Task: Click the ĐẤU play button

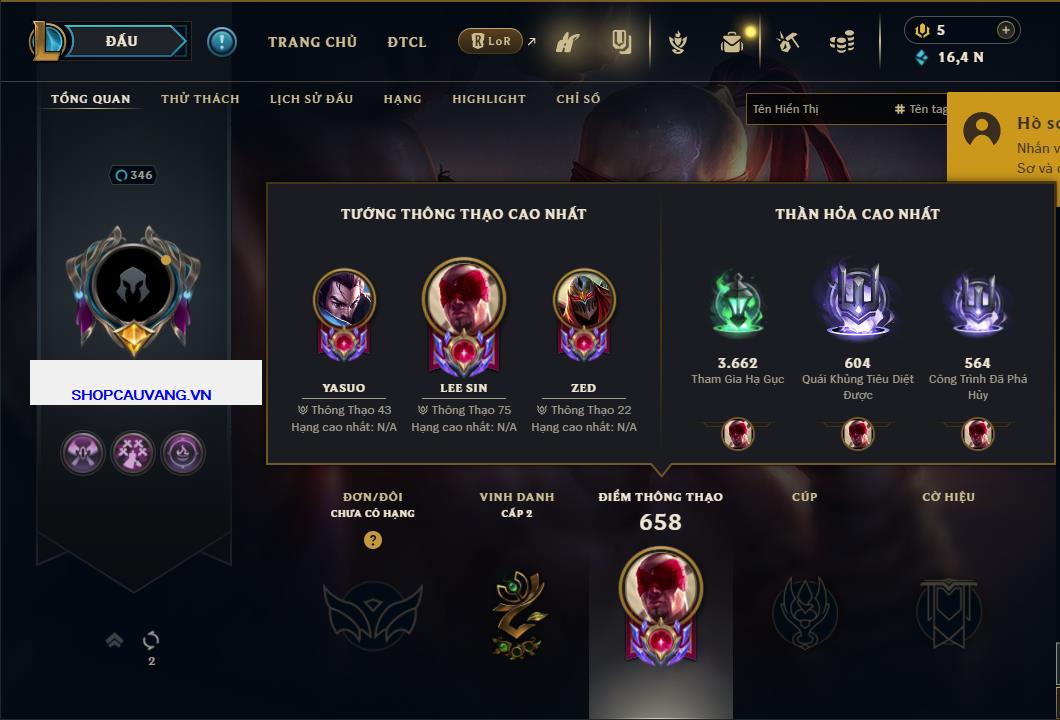Action: point(122,41)
